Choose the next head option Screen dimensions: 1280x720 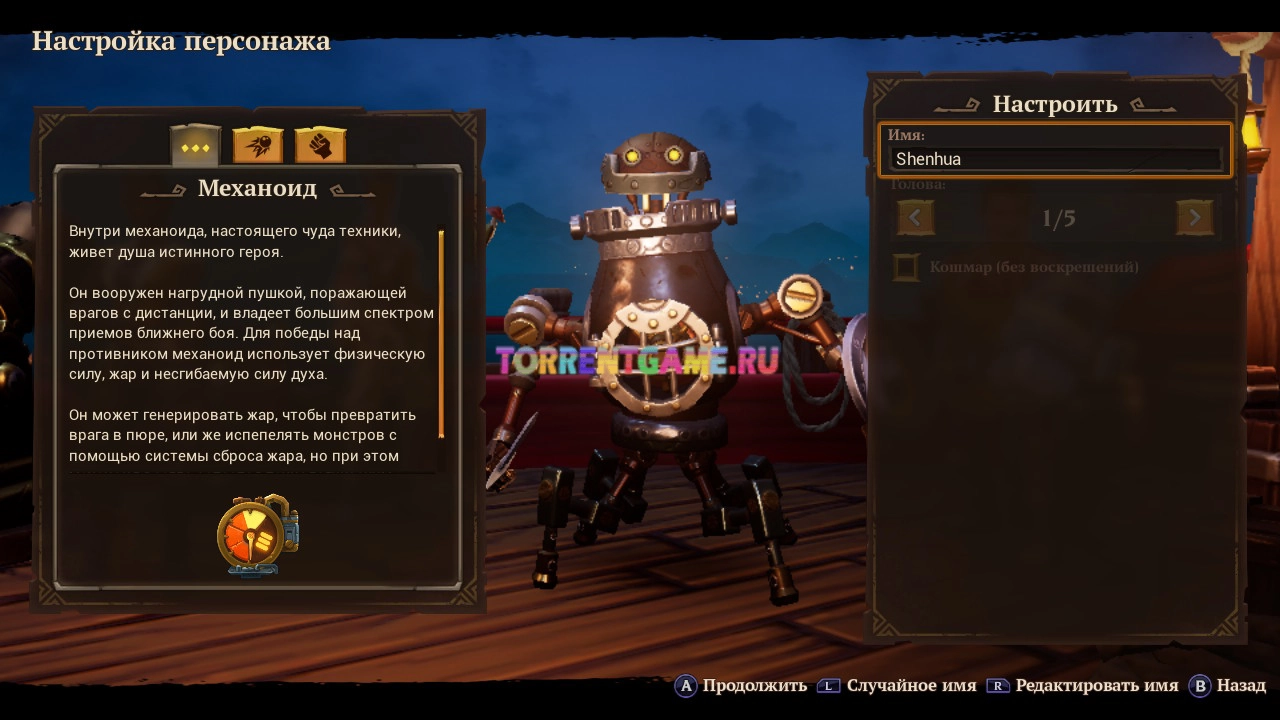pos(1195,217)
